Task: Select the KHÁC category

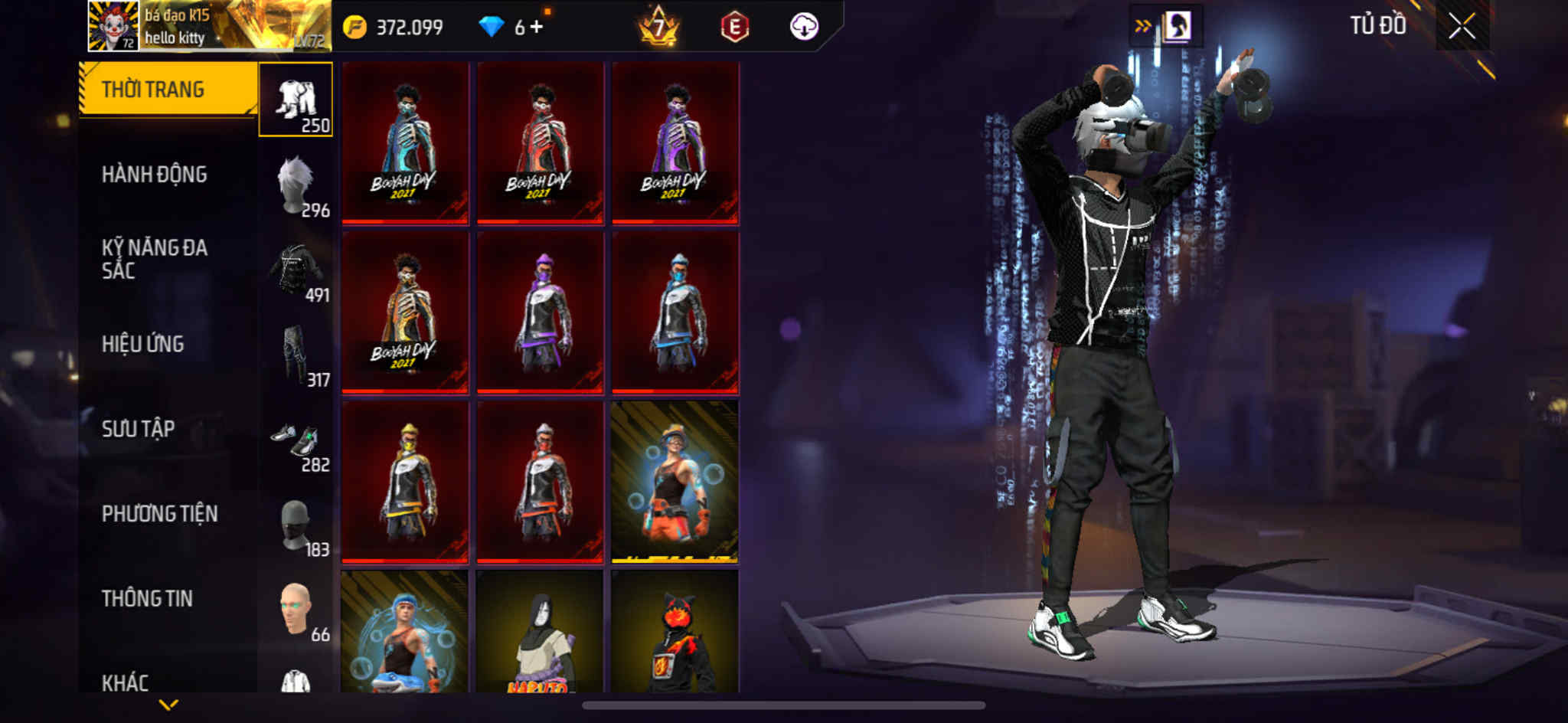Action: click(126, 682)
